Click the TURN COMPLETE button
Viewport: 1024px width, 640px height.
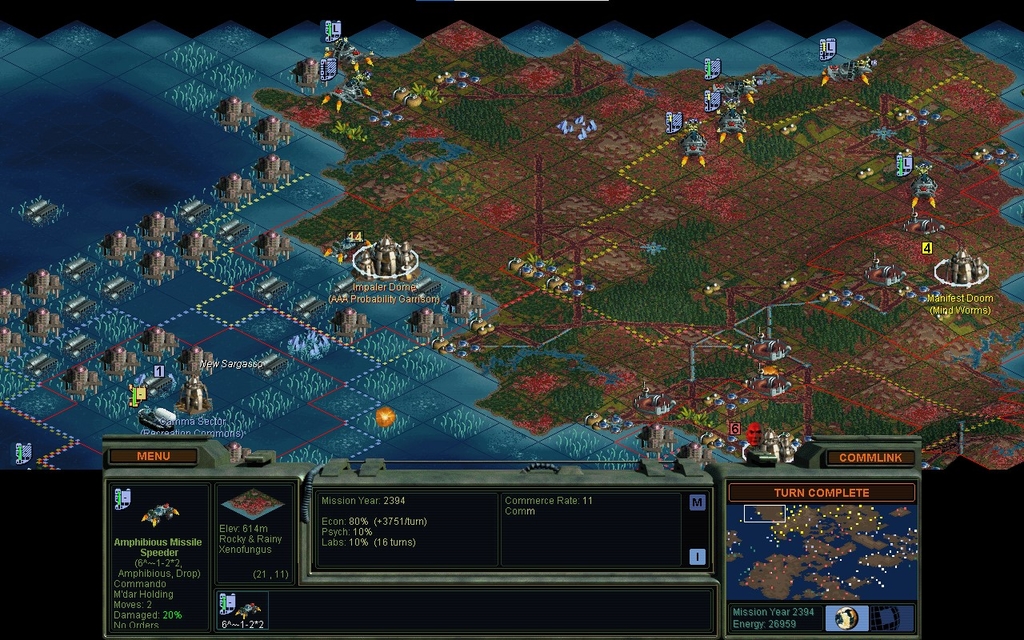click(821, 493)
